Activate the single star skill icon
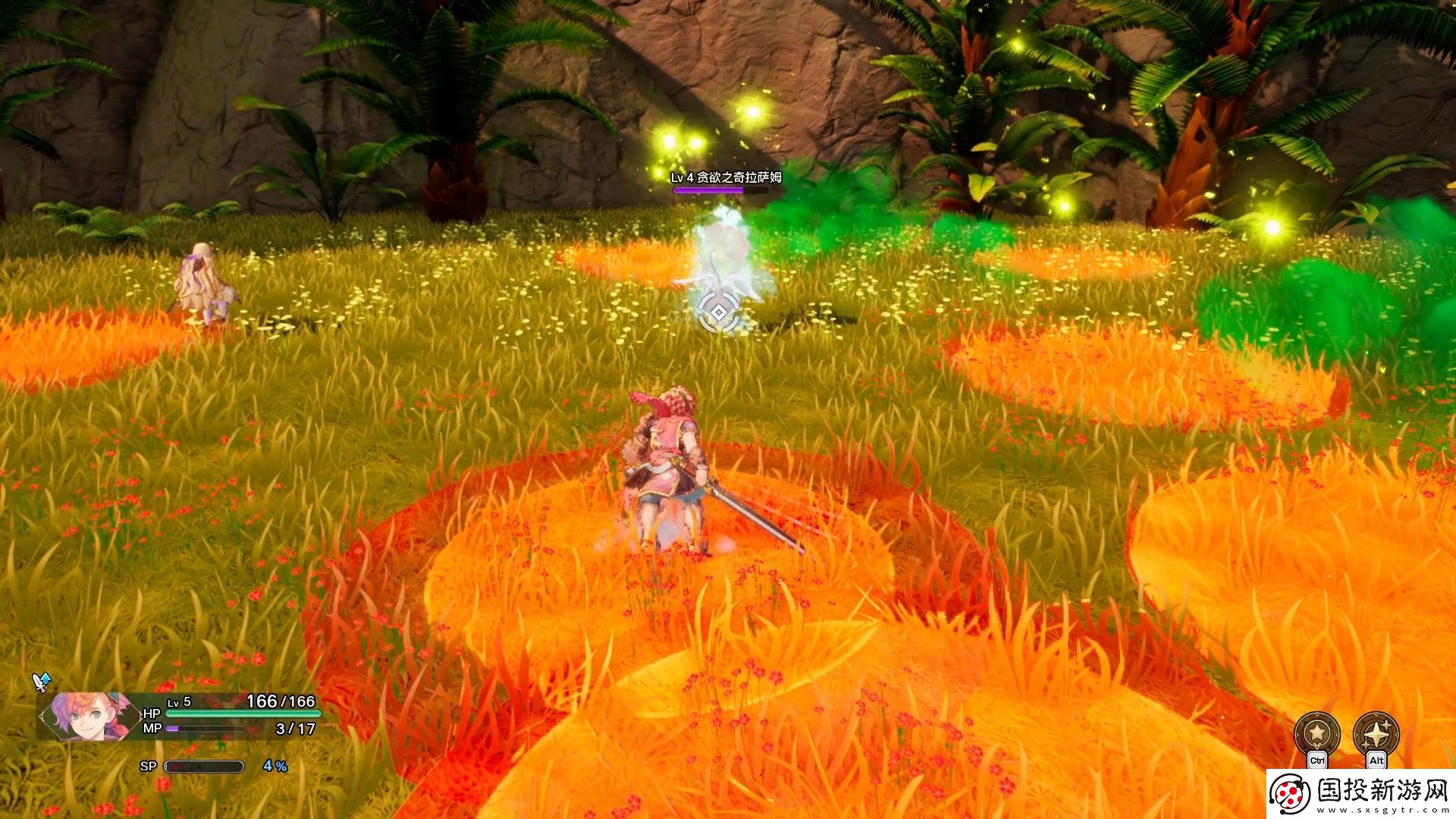The image size is (1456, 819). click(x=1317, y=733)
